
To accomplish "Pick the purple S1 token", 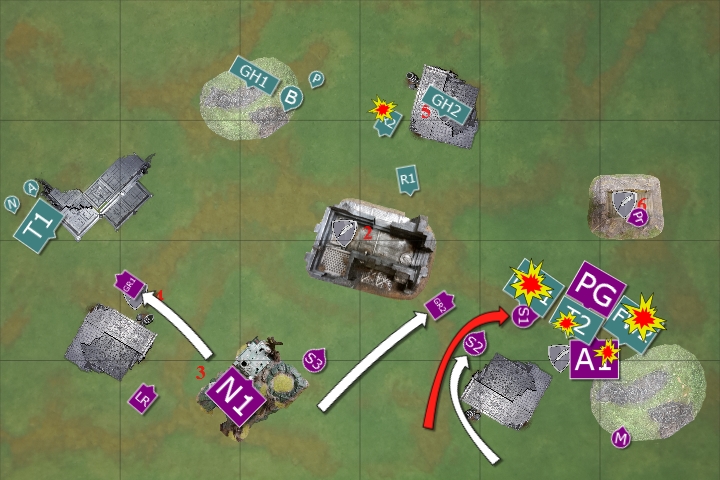I will [523, 317].
